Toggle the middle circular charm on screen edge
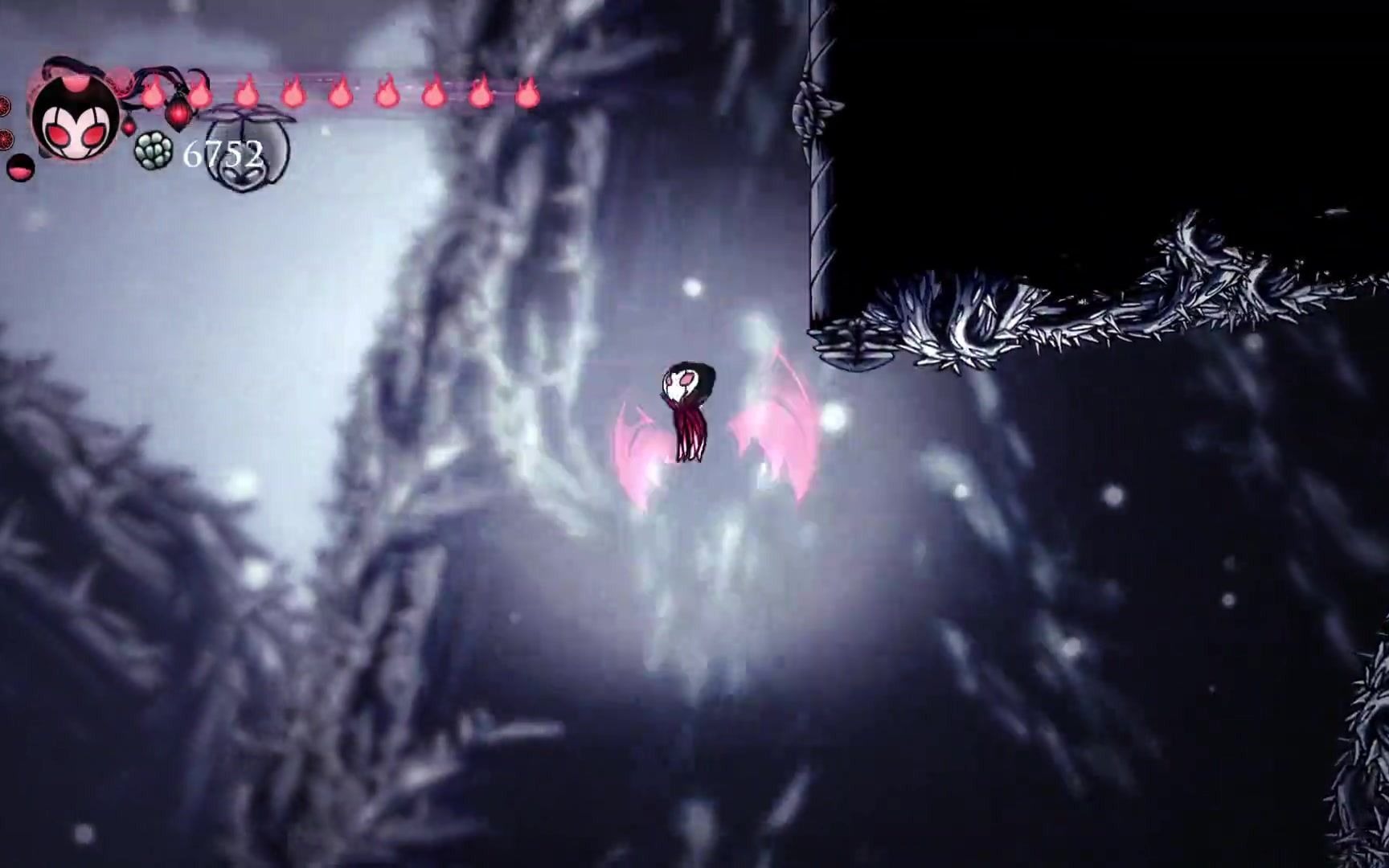Image resolution: width=1389 pixels, height=868 pixels. click(x=4, y=139)
